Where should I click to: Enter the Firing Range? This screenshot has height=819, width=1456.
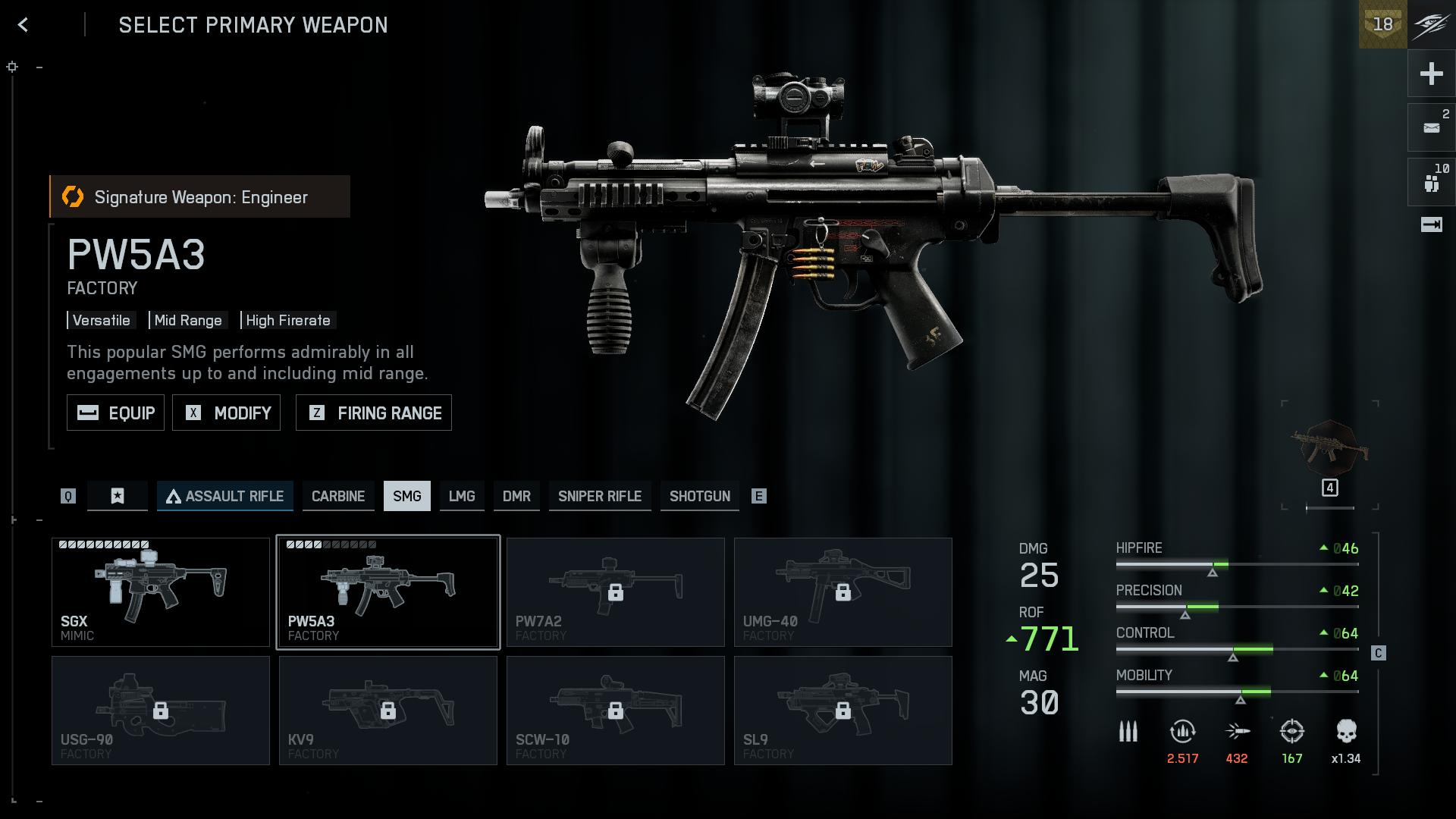[x=373, y=413]
